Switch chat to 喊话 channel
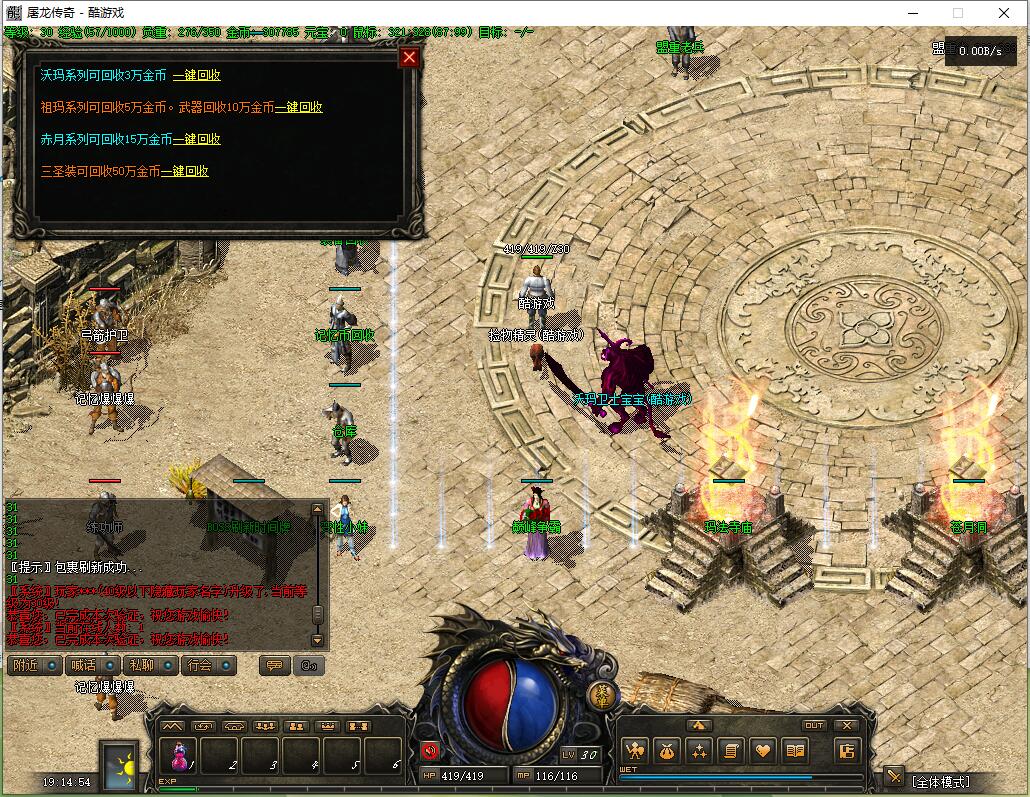The width and height of the screenshot is (1030, 797). pos(92,665)
